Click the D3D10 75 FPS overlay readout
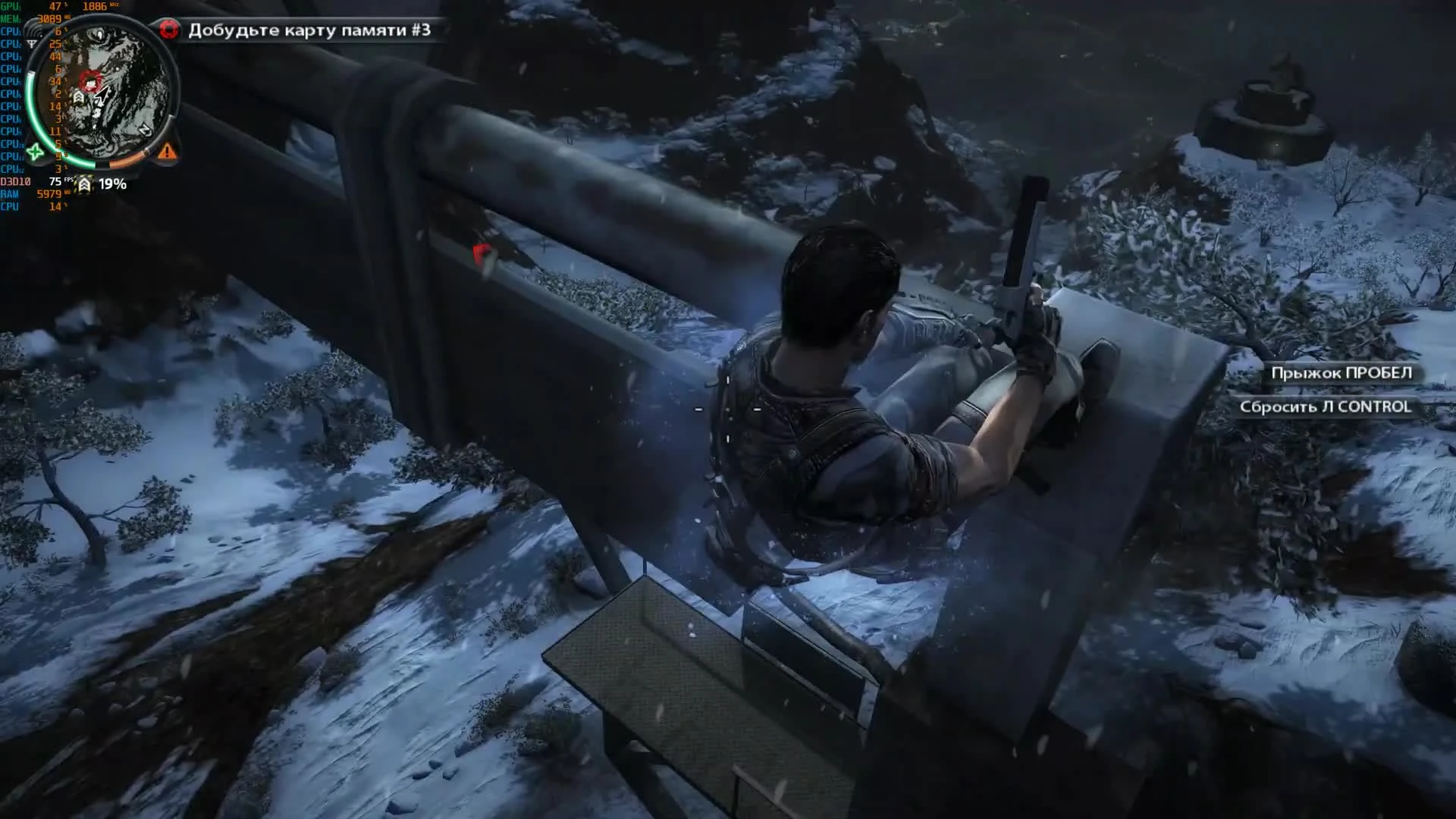This screenshot has width=1456, height=819. 38,180
